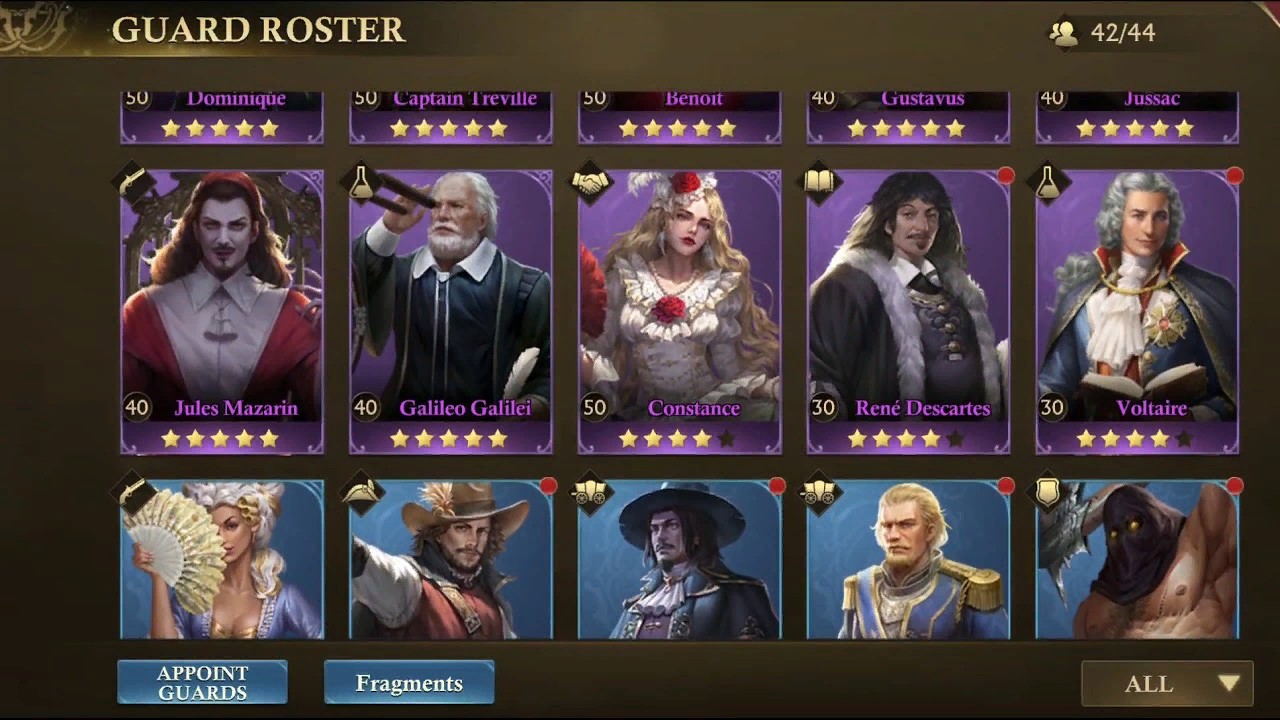Expand the ALL filter dropdown

pos(1167,684)
